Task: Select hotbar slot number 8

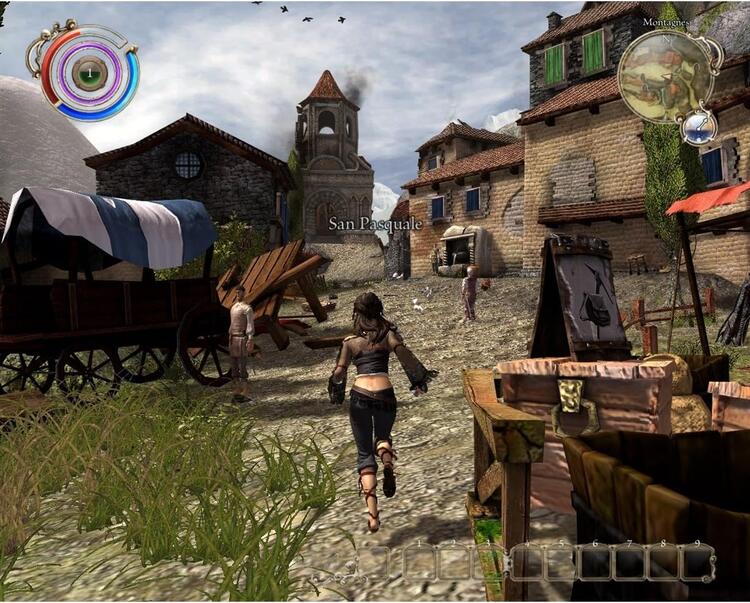Action: tap(662, 562)
